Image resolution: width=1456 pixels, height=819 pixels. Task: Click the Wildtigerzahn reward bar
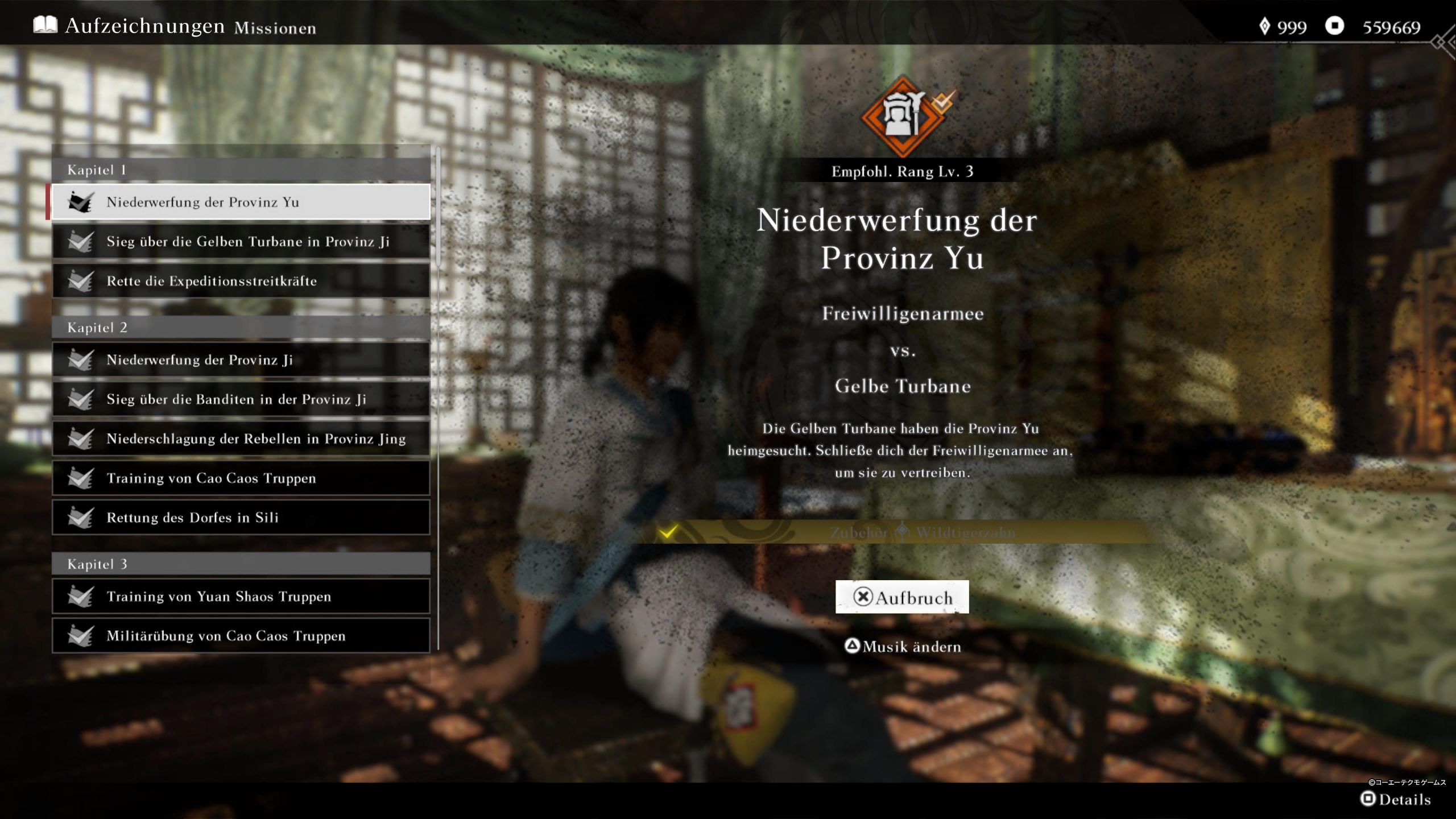(902, 532)
